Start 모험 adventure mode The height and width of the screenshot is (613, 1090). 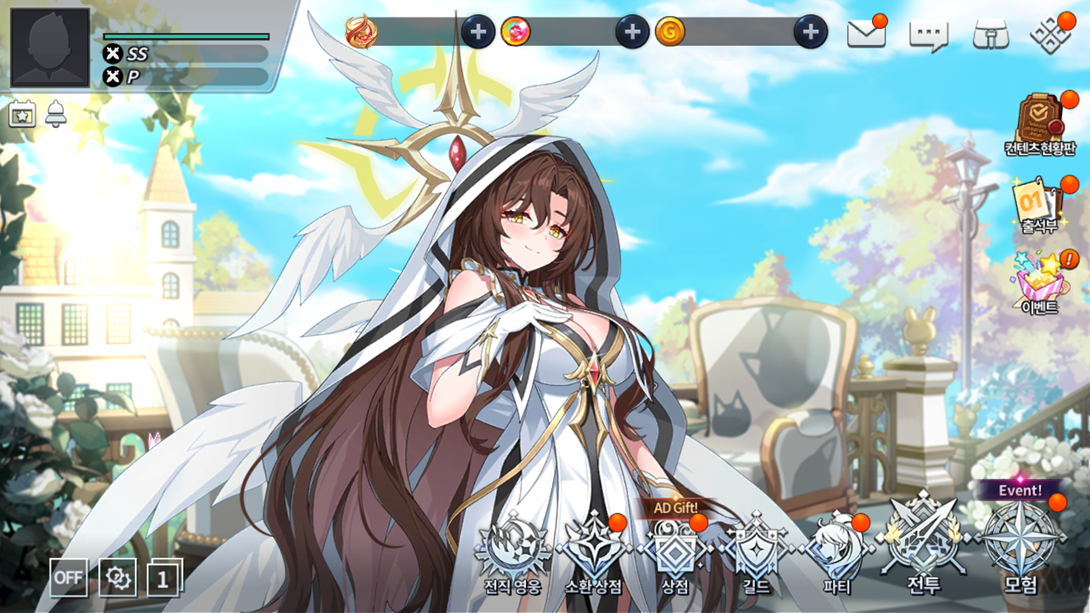click(1020, 548)
